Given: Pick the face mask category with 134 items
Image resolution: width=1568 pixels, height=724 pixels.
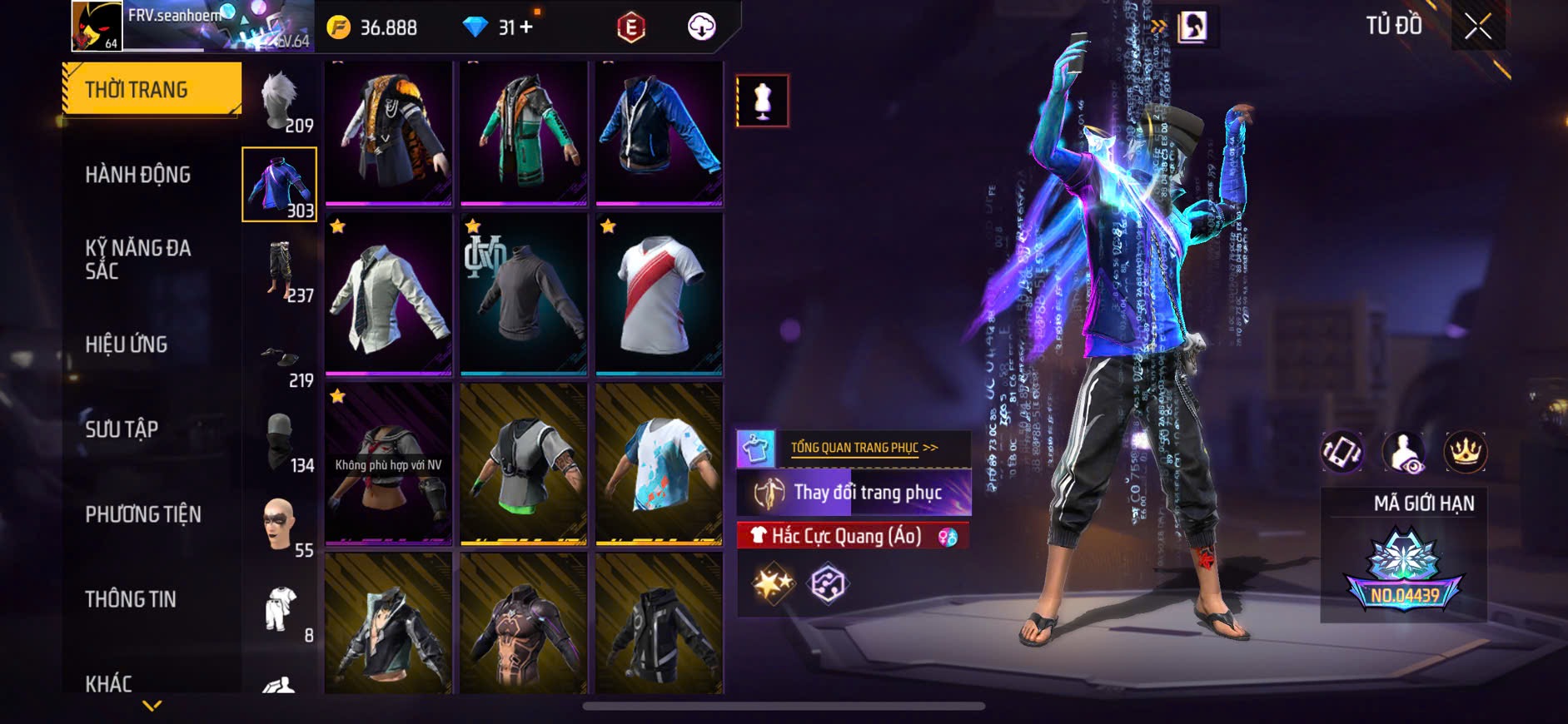Looking at the screenshot, I should click(281, 443).
